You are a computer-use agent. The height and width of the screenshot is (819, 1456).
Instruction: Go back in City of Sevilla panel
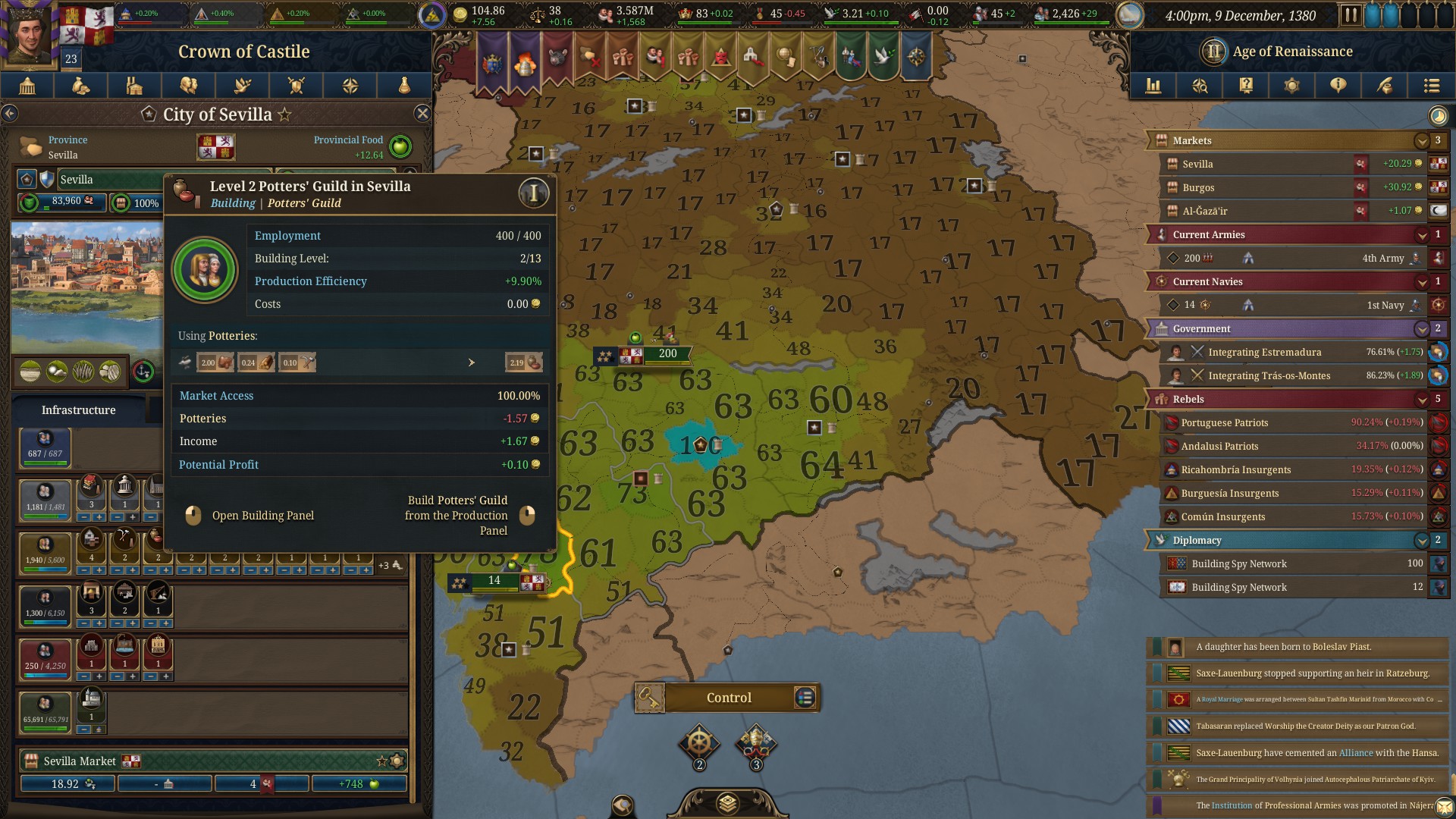click(x=10, y=114)
